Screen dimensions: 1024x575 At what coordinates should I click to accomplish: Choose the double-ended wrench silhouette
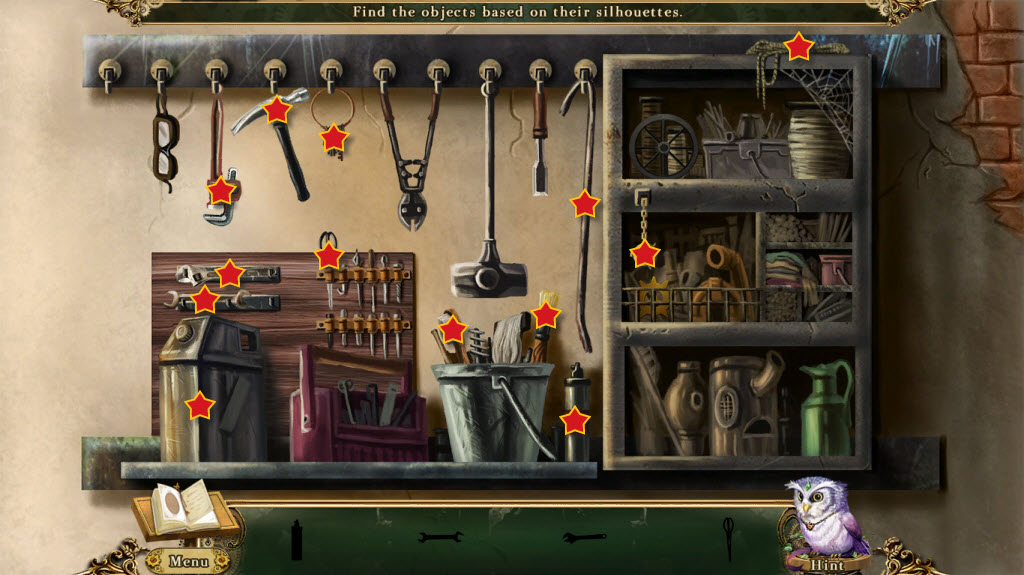[440, 538]
